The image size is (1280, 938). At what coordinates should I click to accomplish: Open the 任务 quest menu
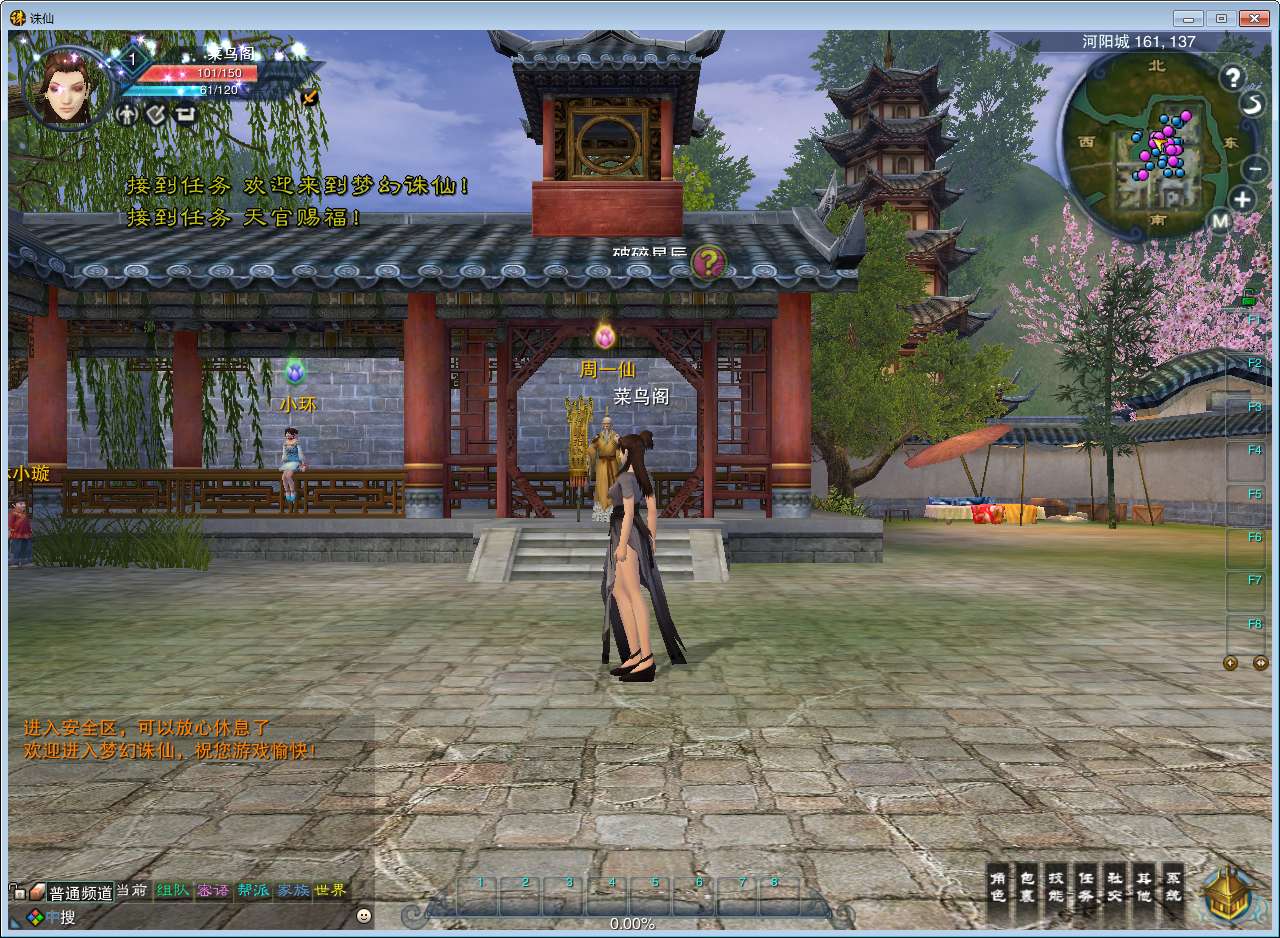coord(1086,888)
